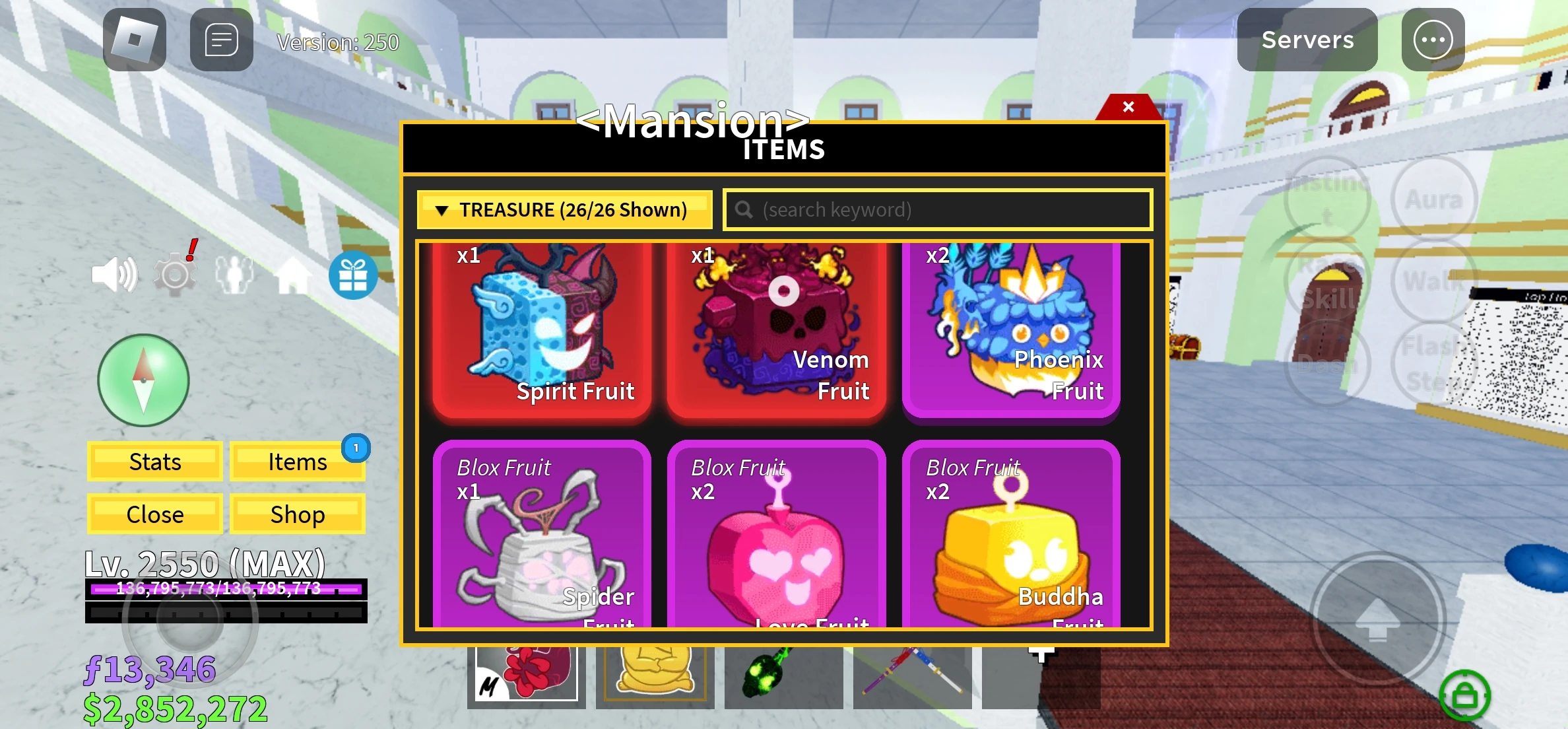Open the Shop window
1568x729 pixels.
pos(297,514)
